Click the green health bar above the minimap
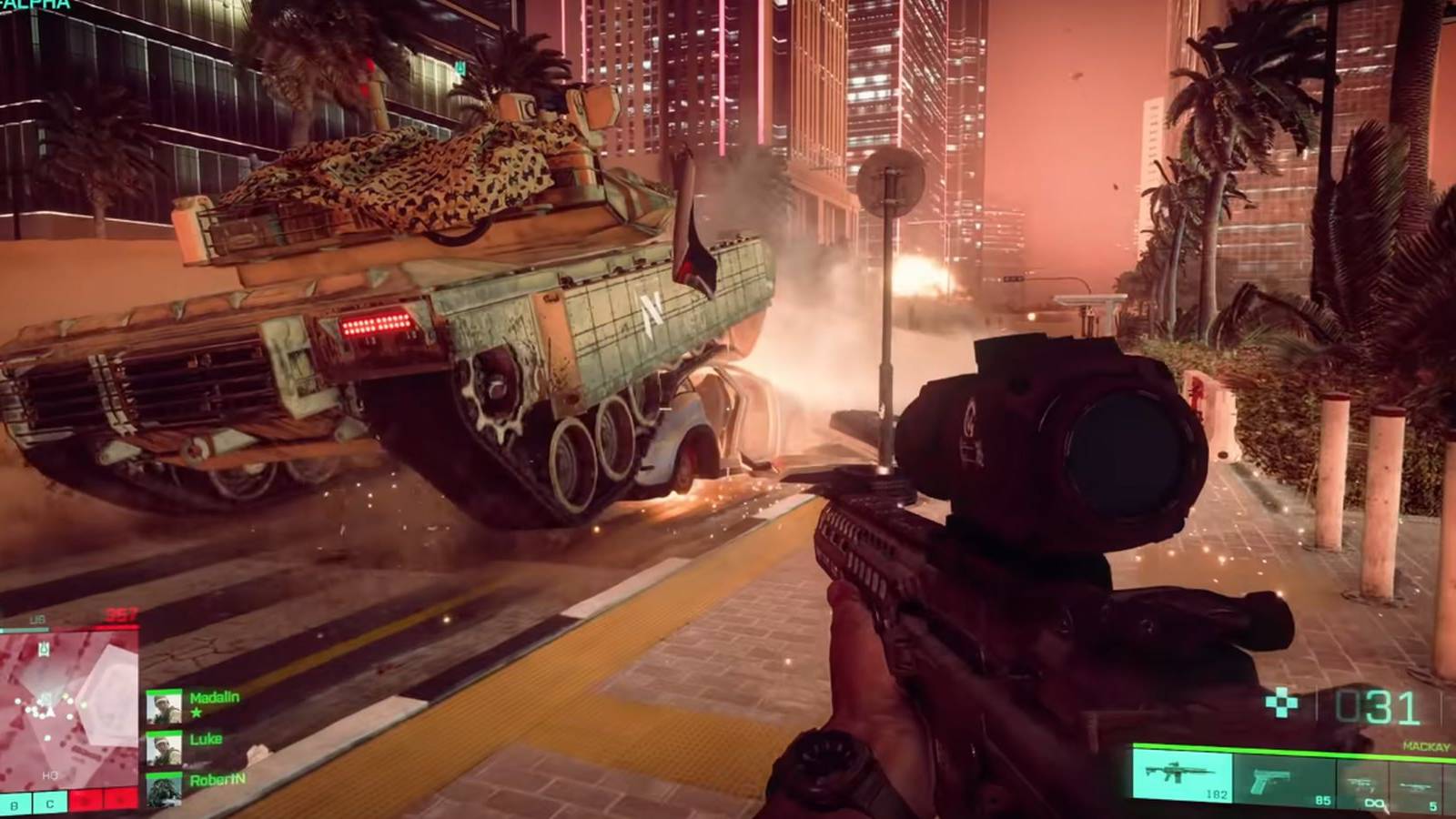The width and height of the screenshot is (1456, 819). click(x=25, y=629)
